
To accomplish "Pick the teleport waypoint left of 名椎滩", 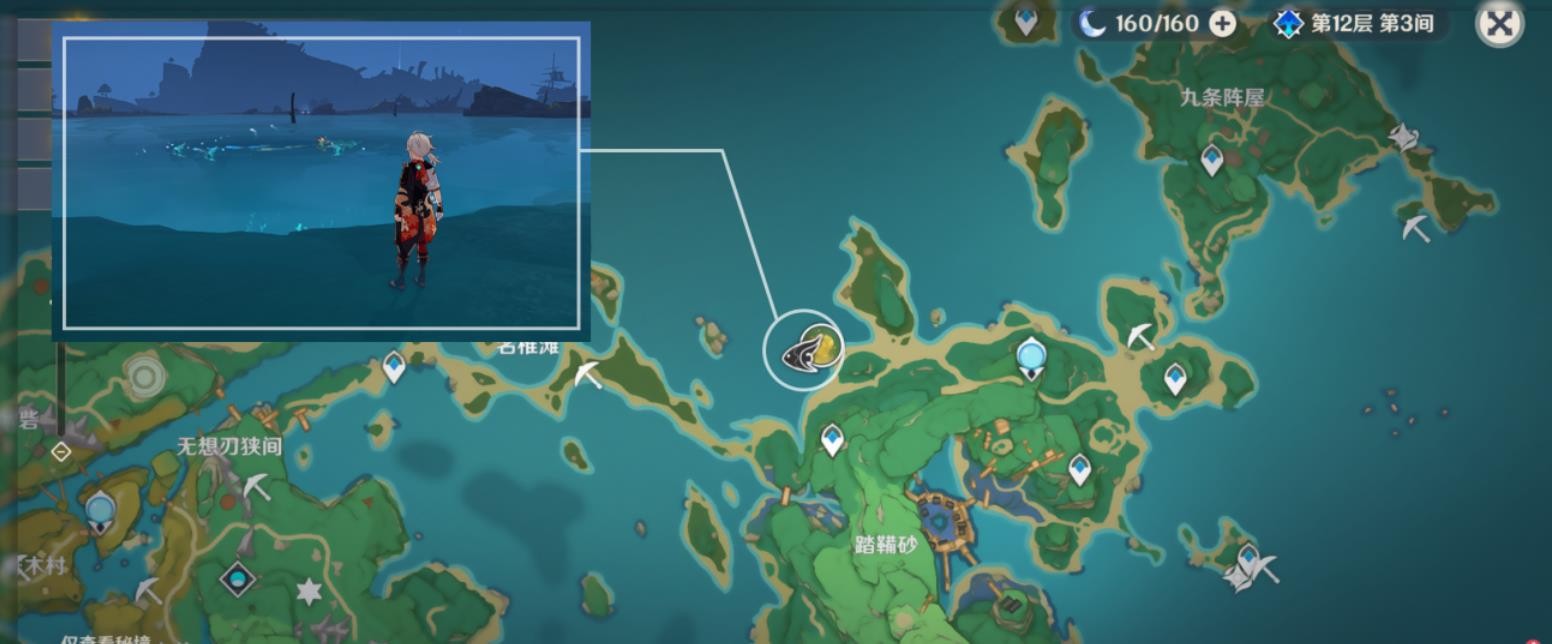I will (x=394, y=367).
